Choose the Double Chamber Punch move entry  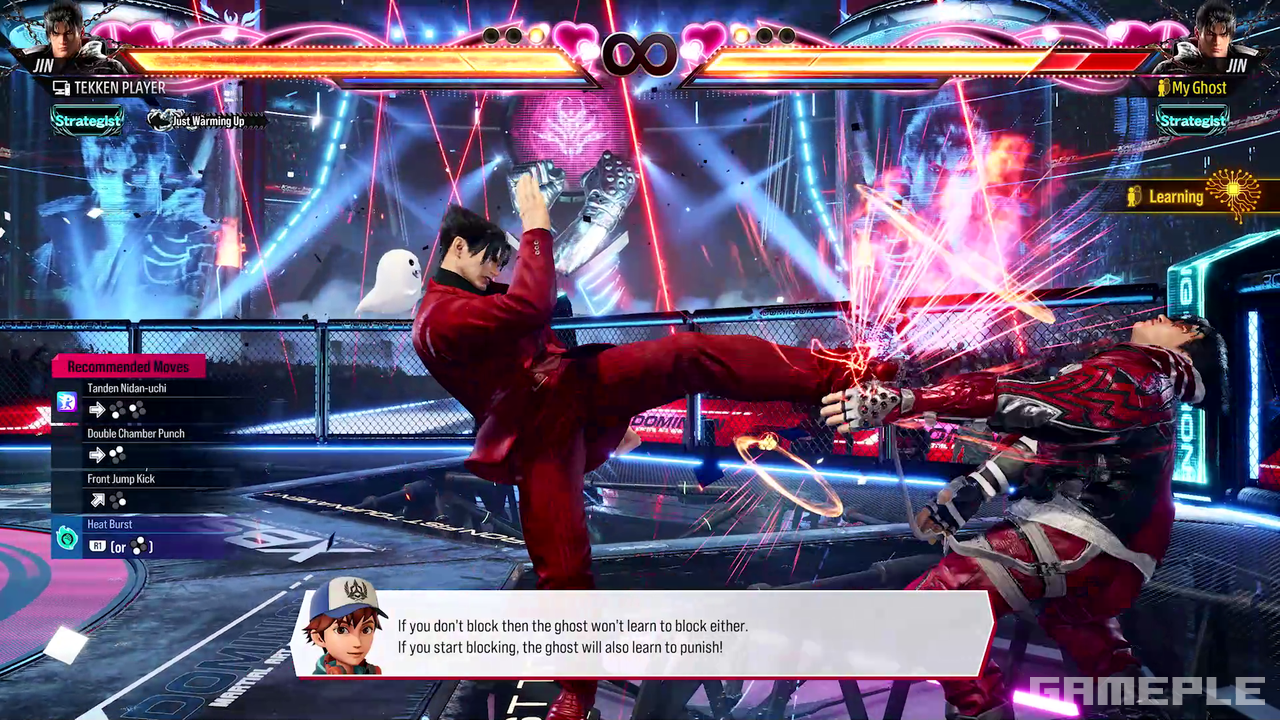(x=135, y=446)
